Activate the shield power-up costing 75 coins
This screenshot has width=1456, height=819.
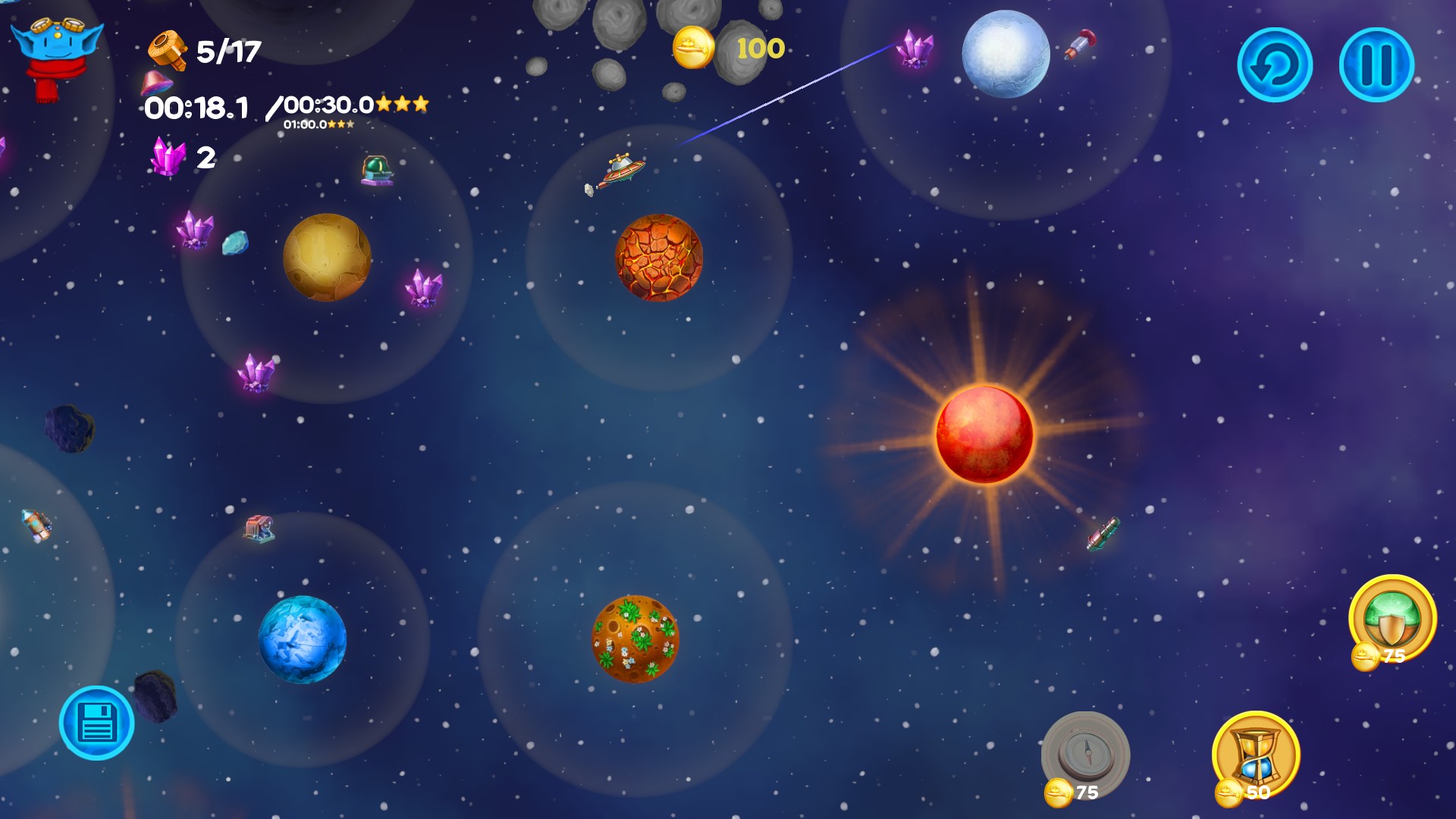tap(1392, 617)
